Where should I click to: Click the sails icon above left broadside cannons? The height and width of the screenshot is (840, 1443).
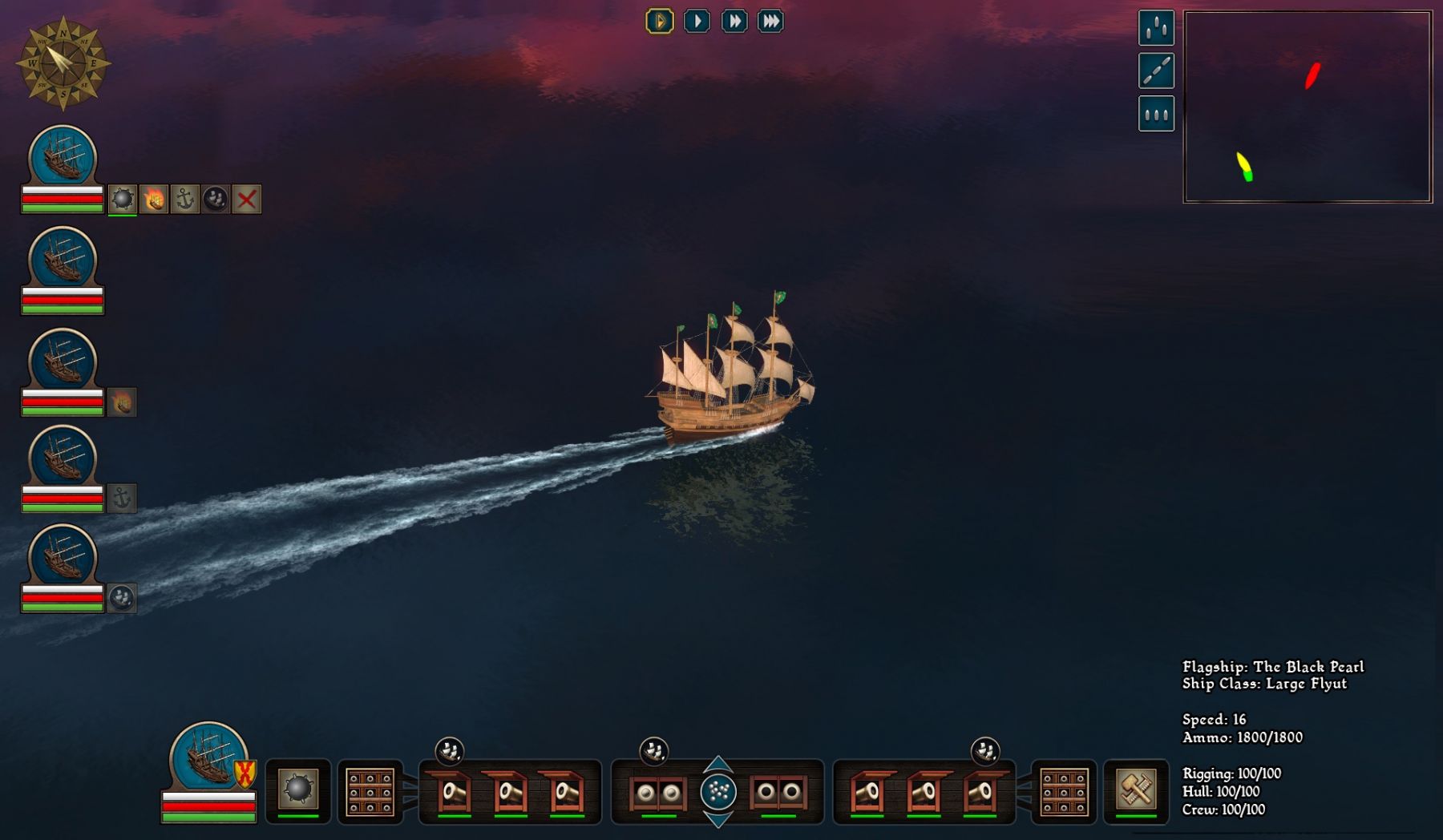point(450,750)
